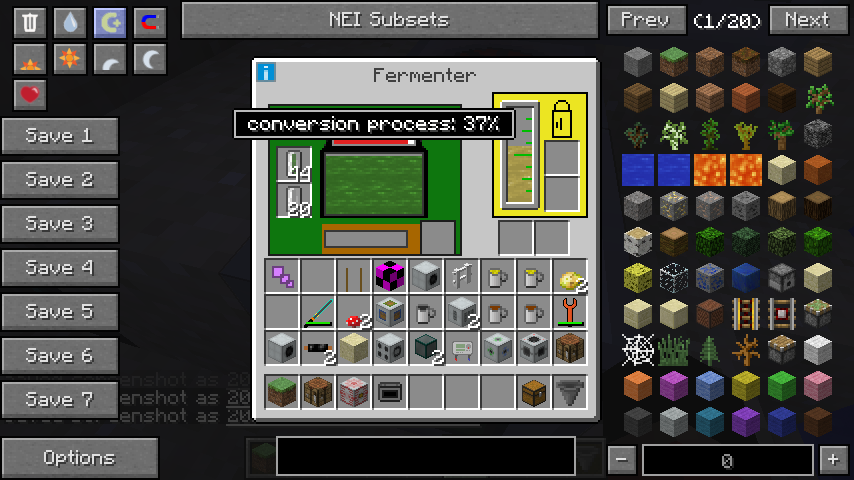Viewport: 854px width, 480px height.
Task: Set time to noon with the sun icon
Action: [x=70, y=59]
